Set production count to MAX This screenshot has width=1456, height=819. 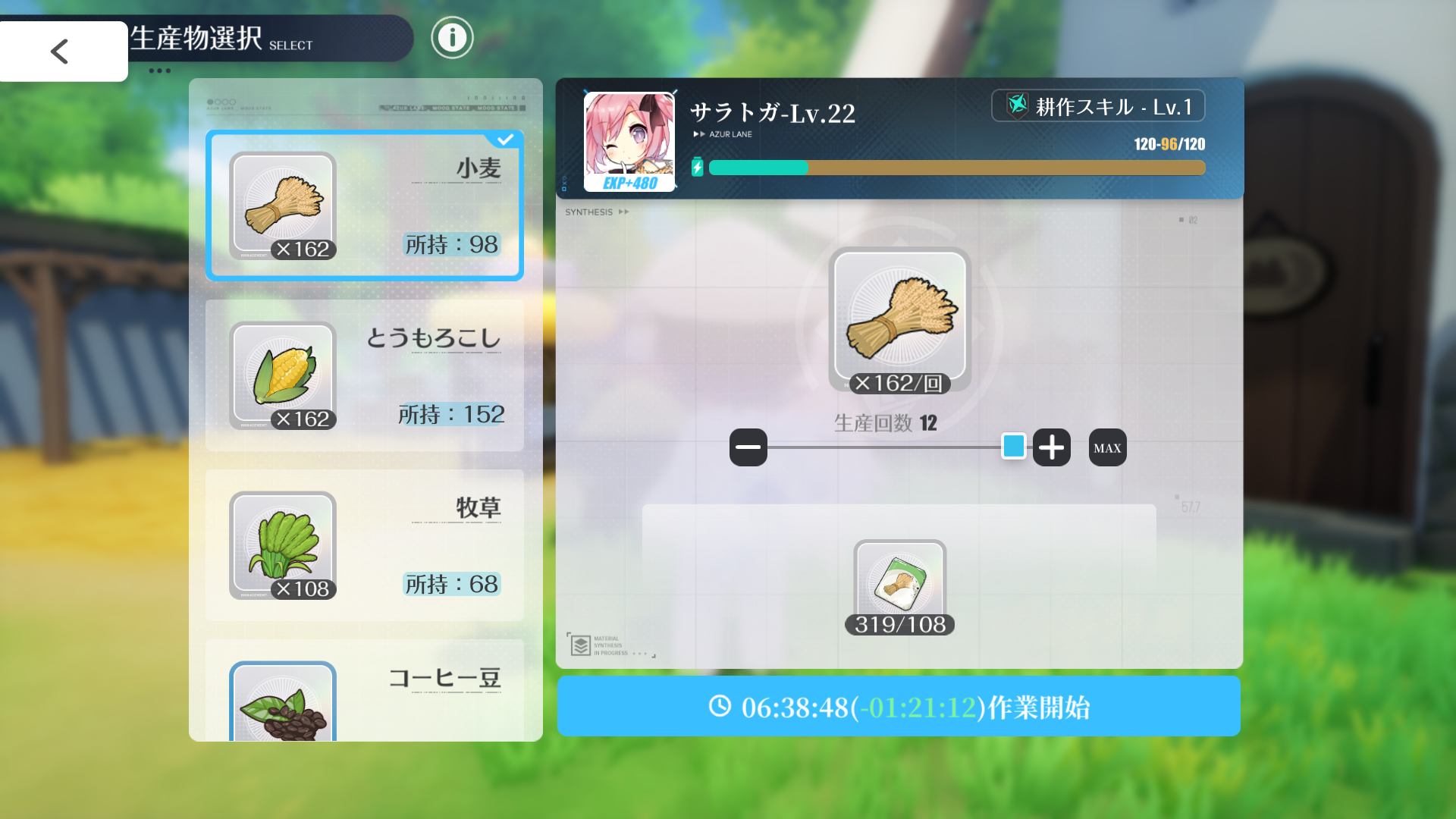[x=1107, y=447]
